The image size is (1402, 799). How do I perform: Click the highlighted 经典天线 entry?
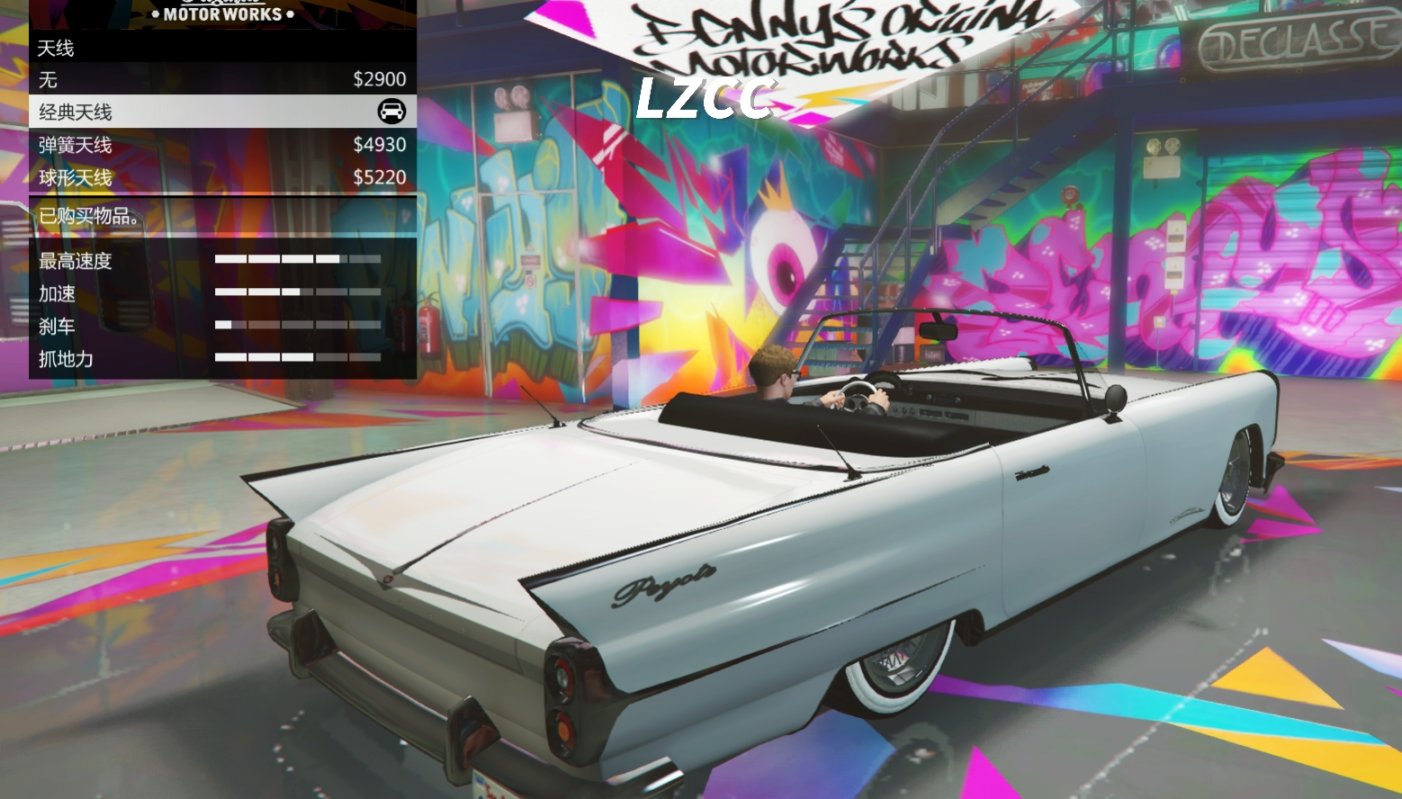coord(200,111)
